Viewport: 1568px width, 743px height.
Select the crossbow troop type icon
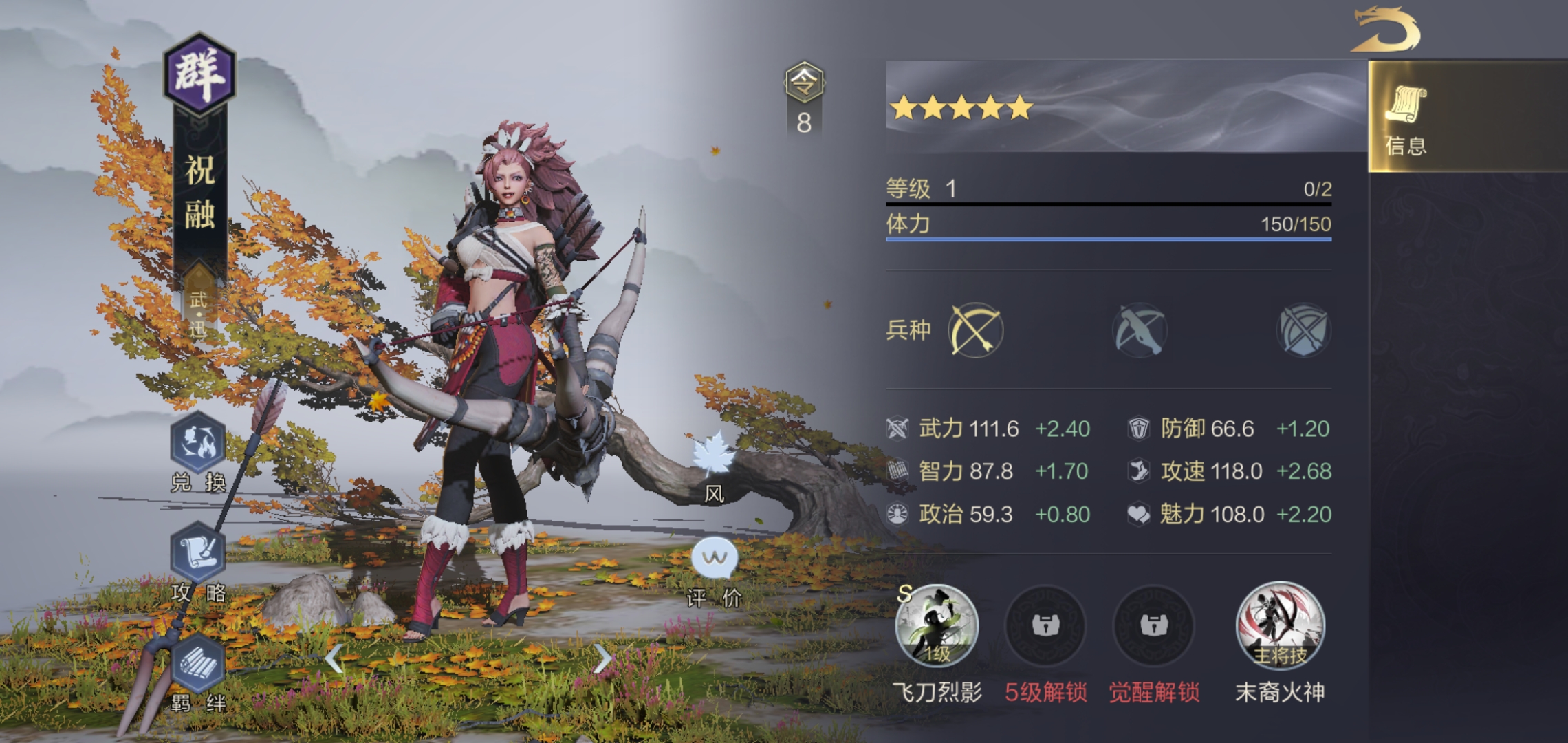point(1139,330)
